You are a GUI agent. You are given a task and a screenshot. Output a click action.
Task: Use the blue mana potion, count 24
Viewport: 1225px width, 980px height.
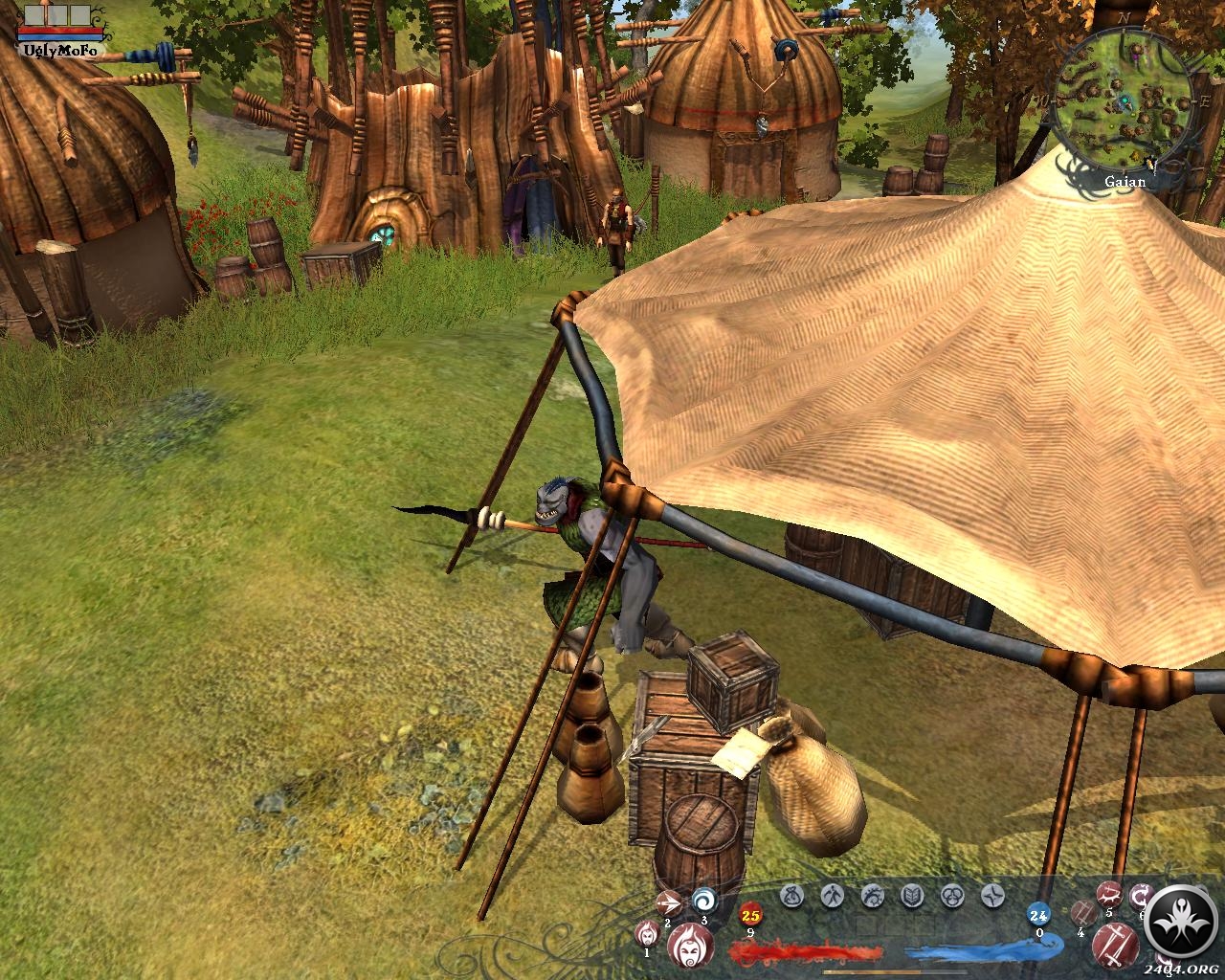tap(1039, 916)
